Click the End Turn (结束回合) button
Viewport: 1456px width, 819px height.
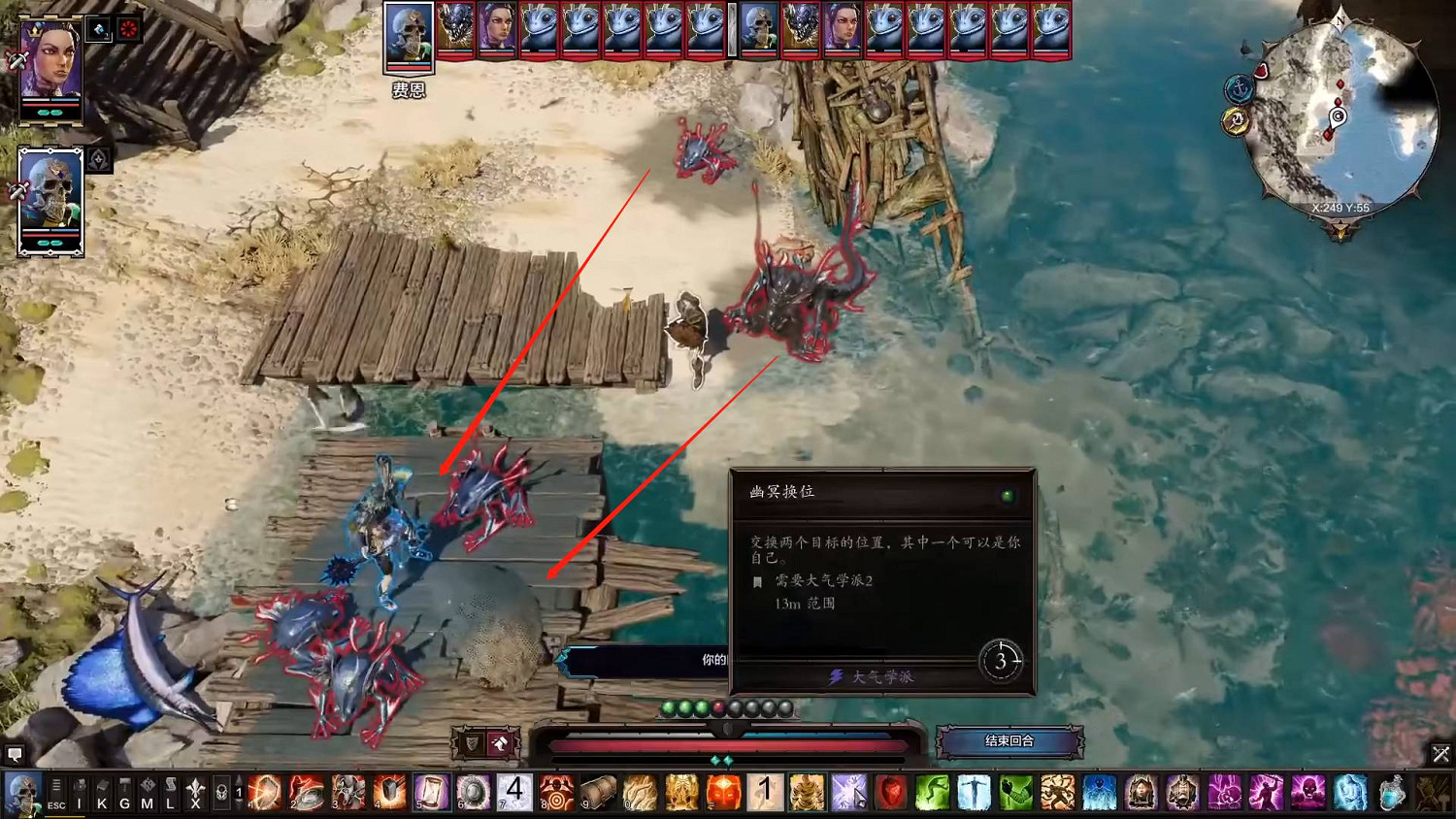point(1009,741)
